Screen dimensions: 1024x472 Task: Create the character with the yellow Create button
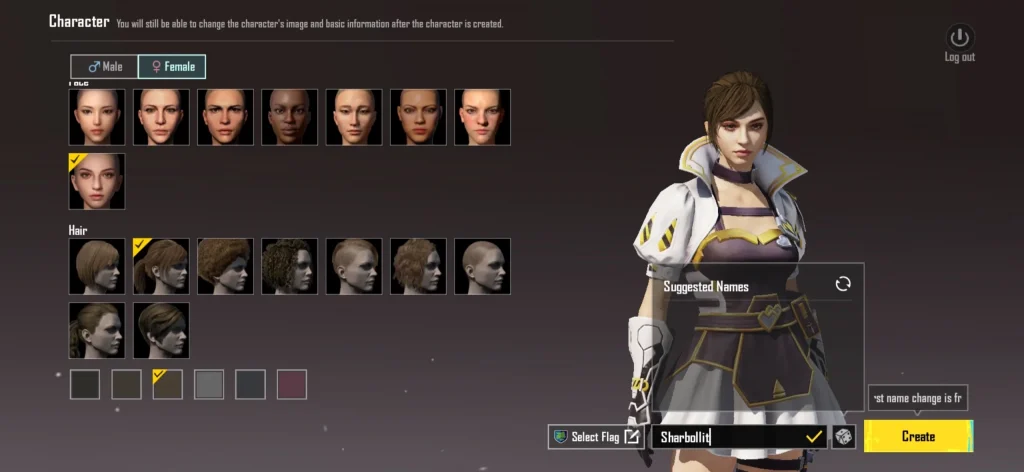[x=918, y=436]
